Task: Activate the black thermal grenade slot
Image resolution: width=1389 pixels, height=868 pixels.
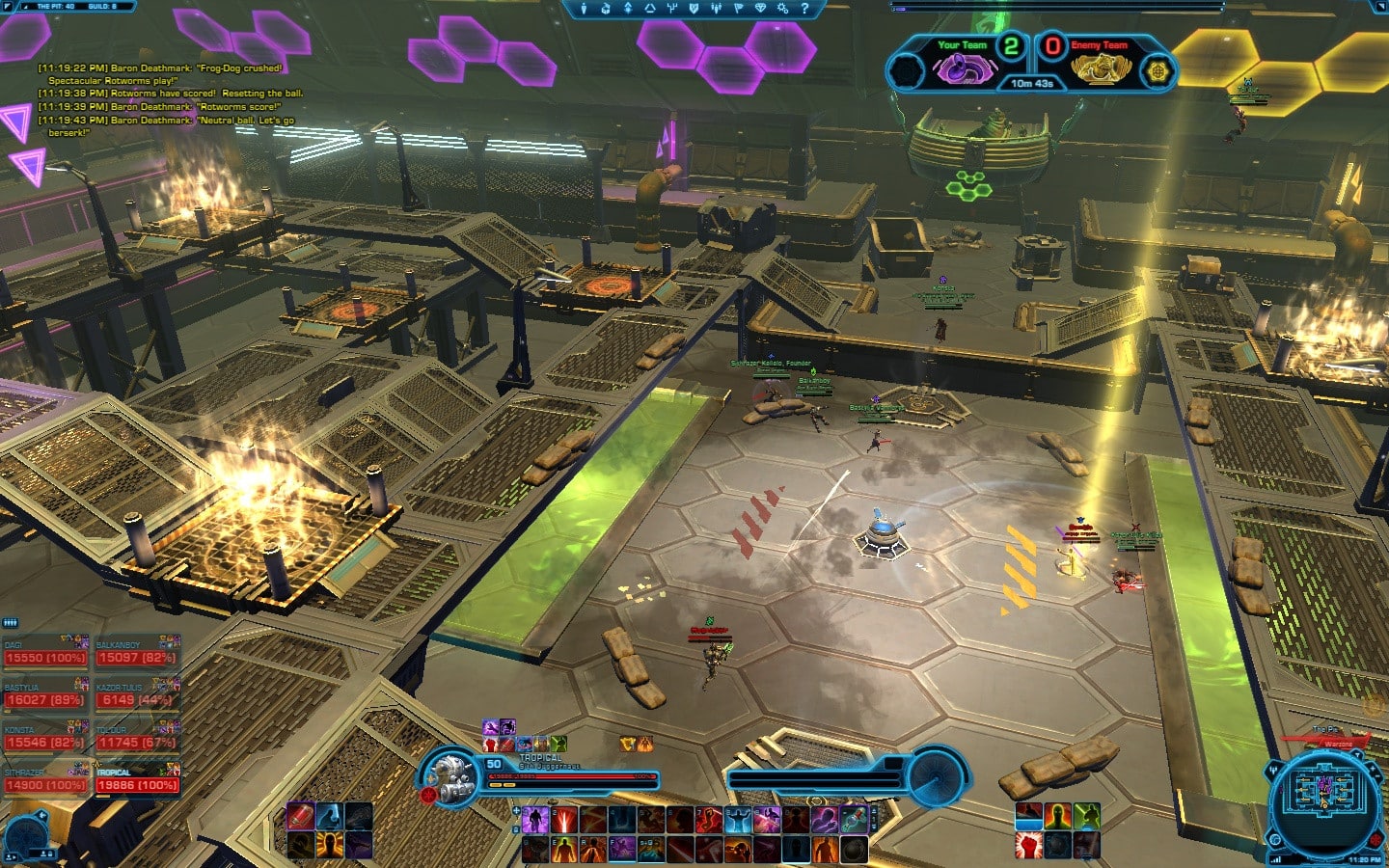Action: pyautogui.click(x=854, y=850)
